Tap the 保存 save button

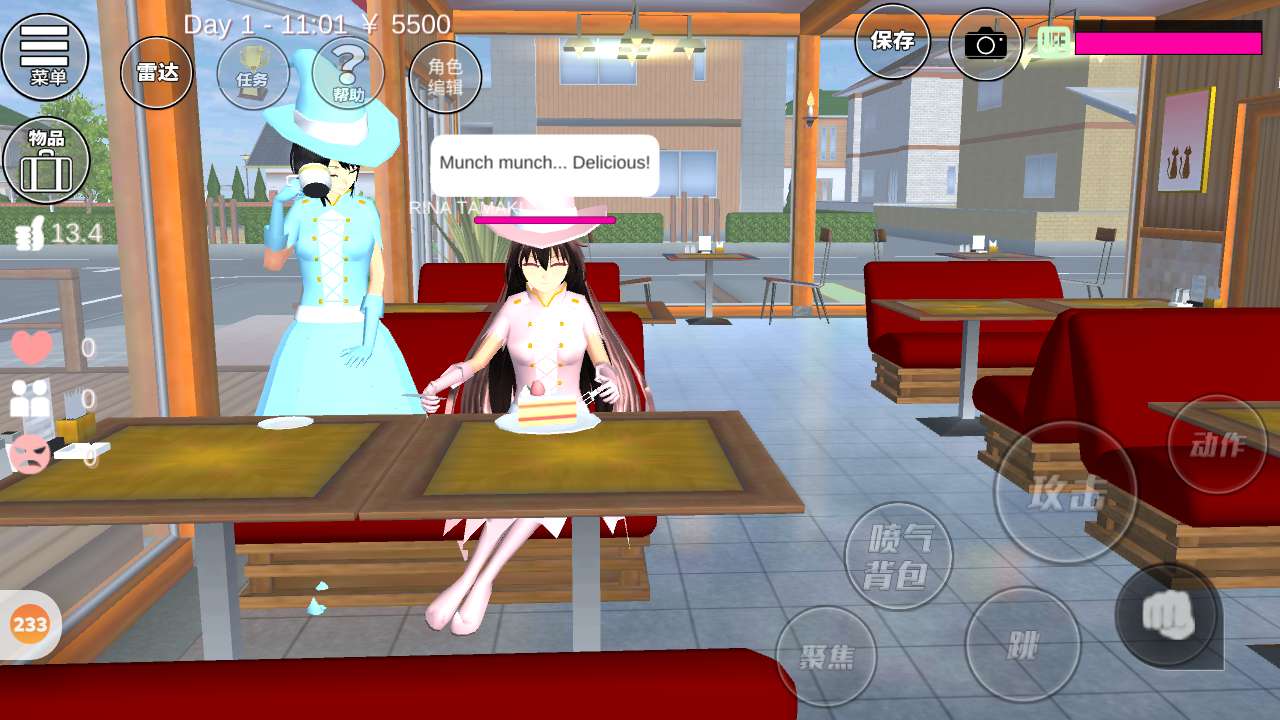tap(892, 41)
